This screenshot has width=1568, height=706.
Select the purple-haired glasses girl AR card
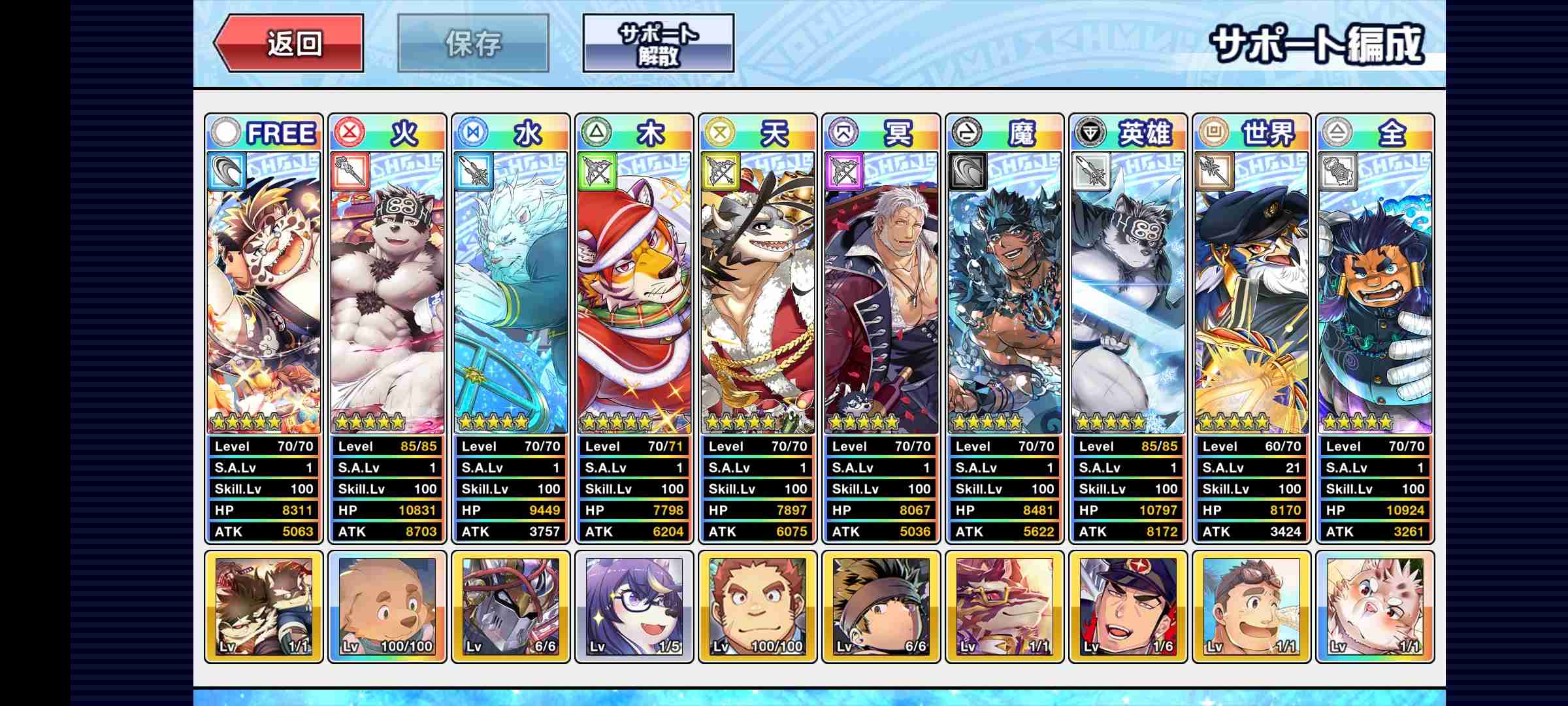(634, 607)
